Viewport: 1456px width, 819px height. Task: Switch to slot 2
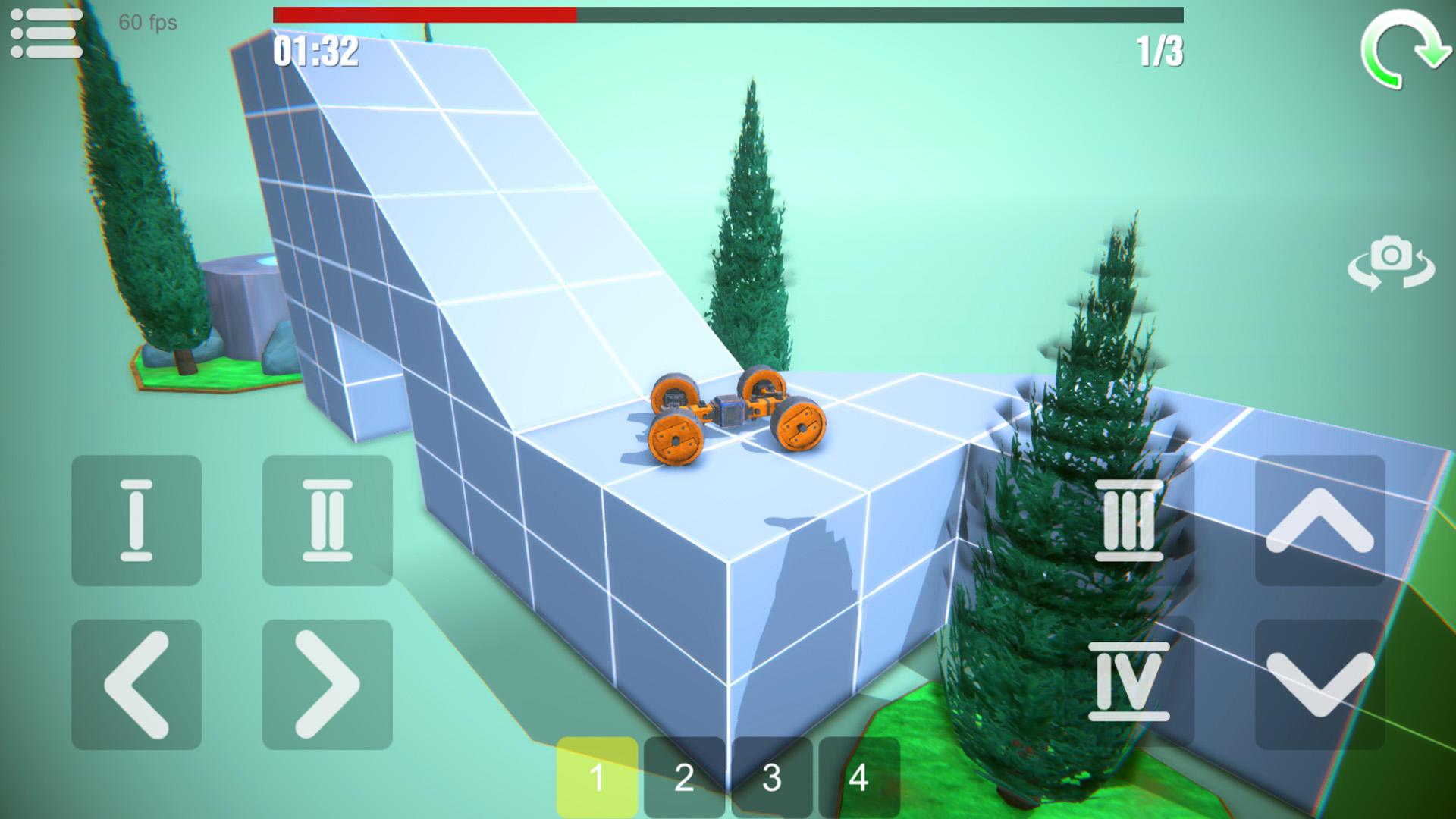tap(685, 775)
